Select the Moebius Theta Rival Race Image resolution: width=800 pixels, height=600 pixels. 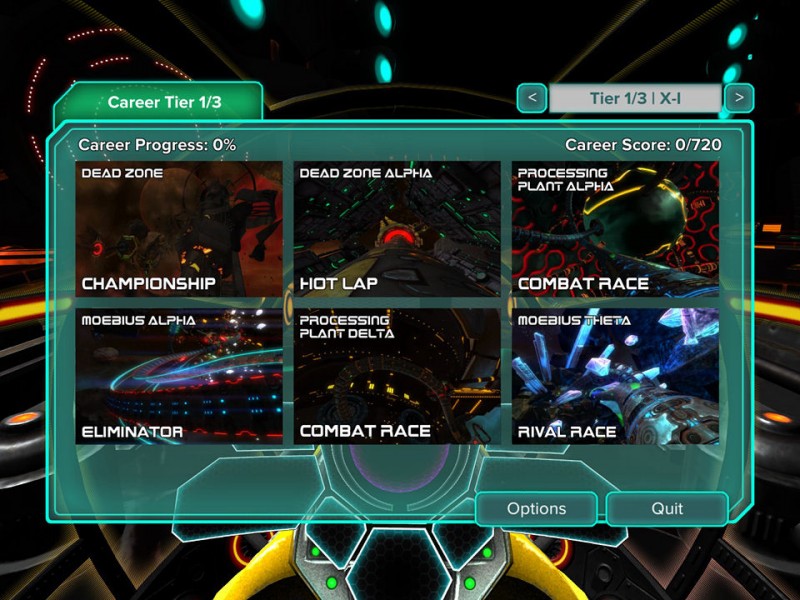(615, 376)
